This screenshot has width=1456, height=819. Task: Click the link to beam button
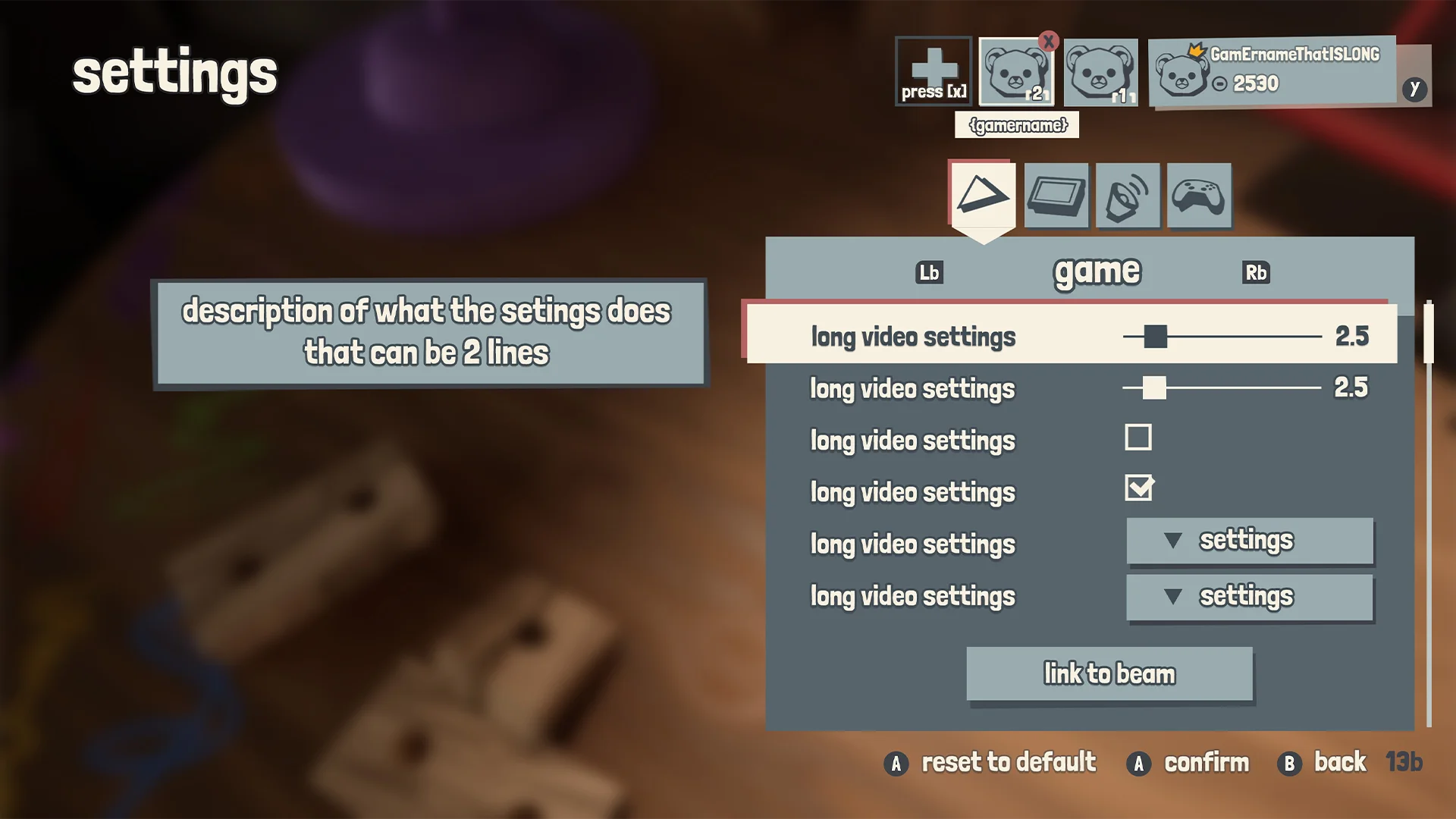1109,673
